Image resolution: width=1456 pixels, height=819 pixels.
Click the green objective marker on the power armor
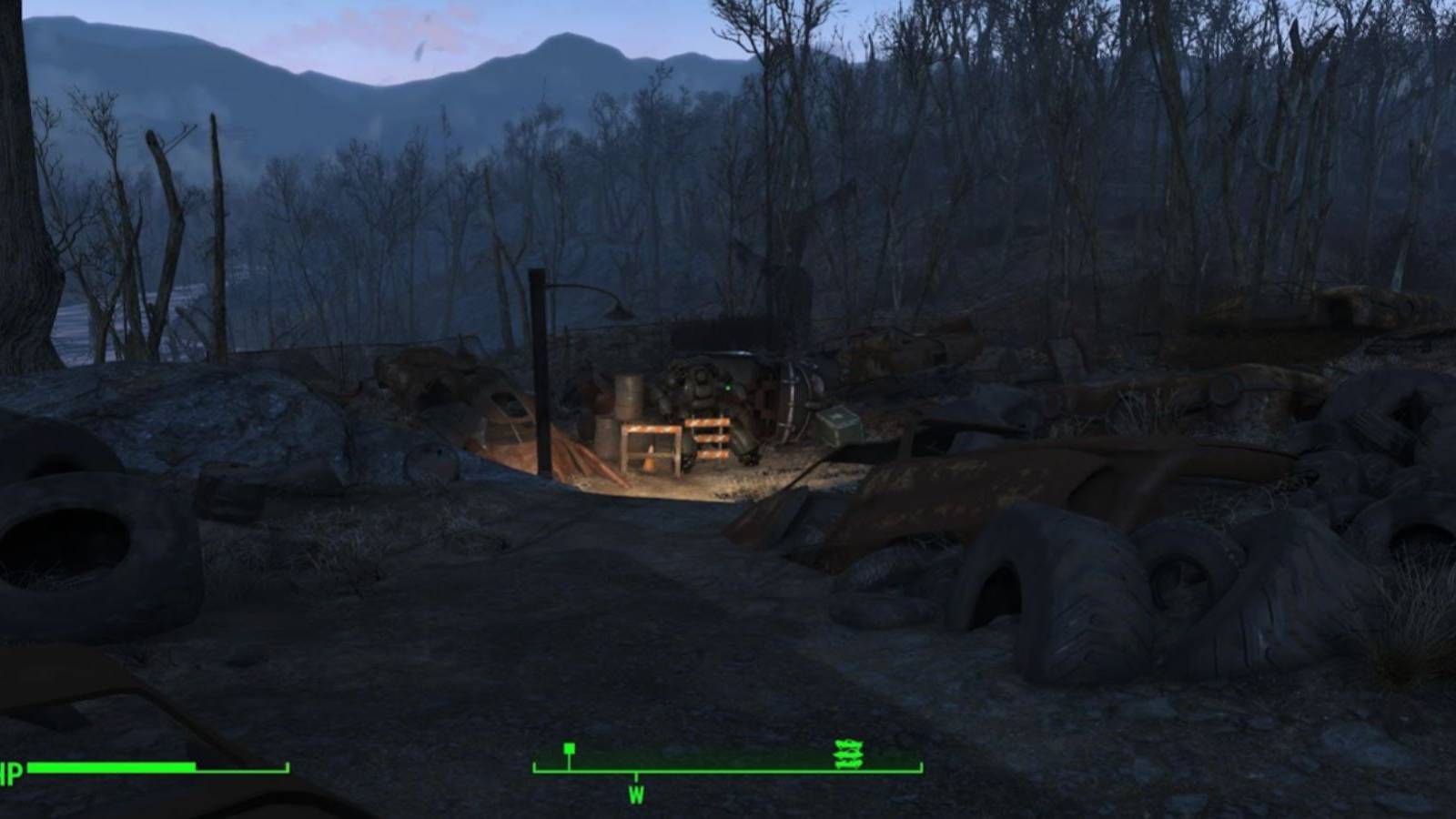726,387
